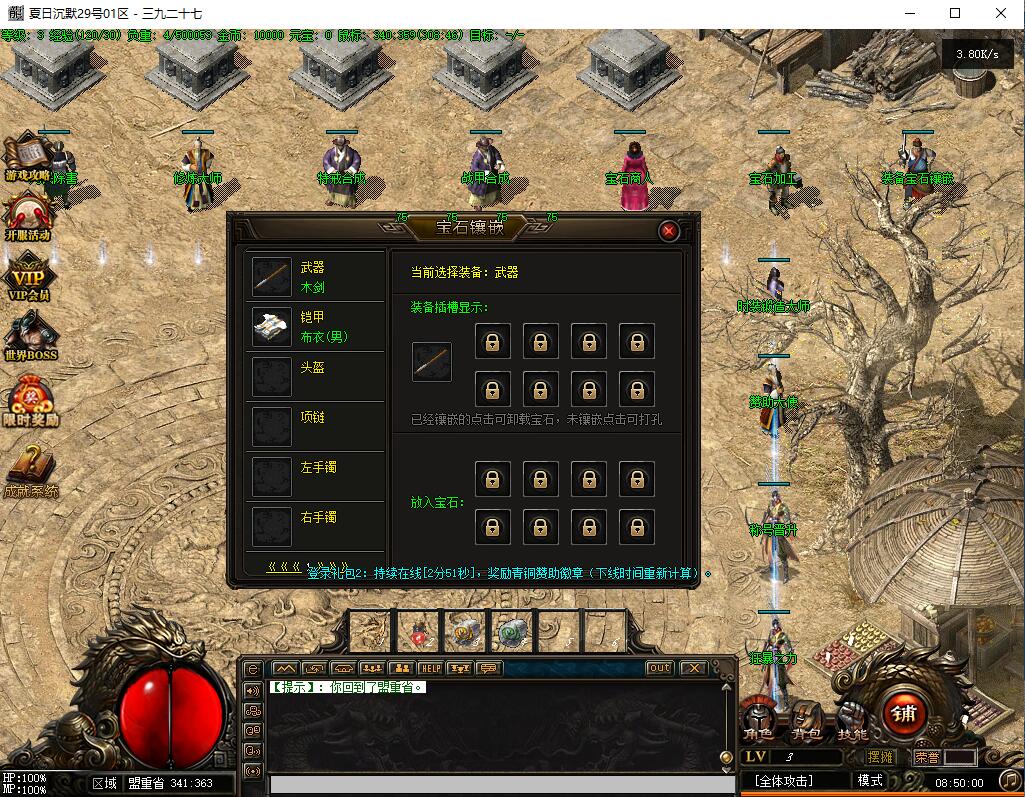Choose the 头盔 helmet slot row

(315, 377)
